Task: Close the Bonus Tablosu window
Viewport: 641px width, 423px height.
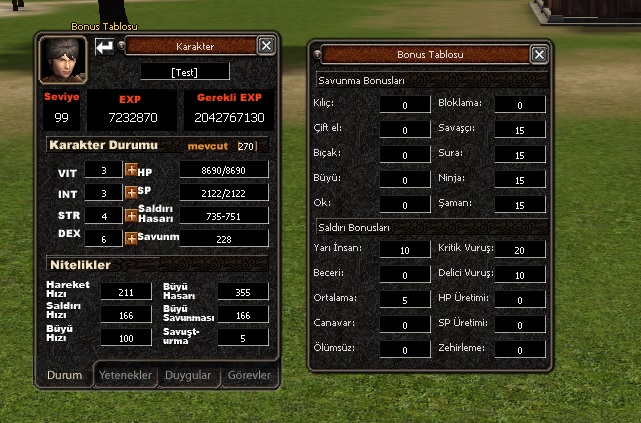Action: click(x=539, y=55)
